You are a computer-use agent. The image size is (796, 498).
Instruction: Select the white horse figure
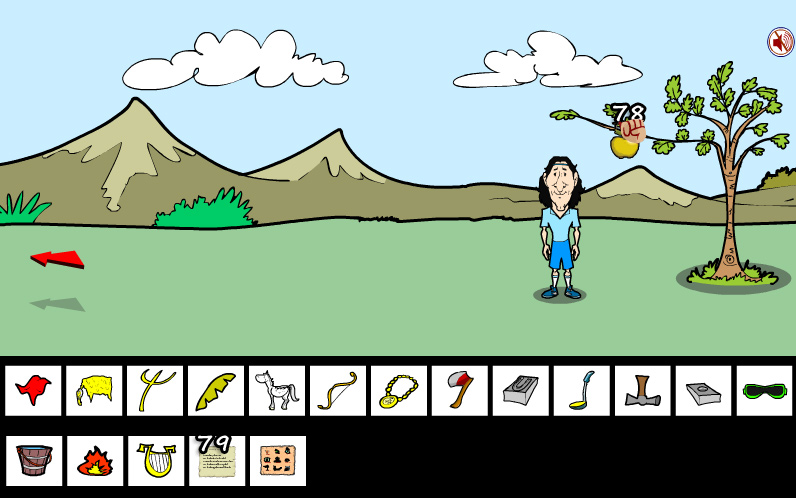pyautogui.click(x=277, y=390)
